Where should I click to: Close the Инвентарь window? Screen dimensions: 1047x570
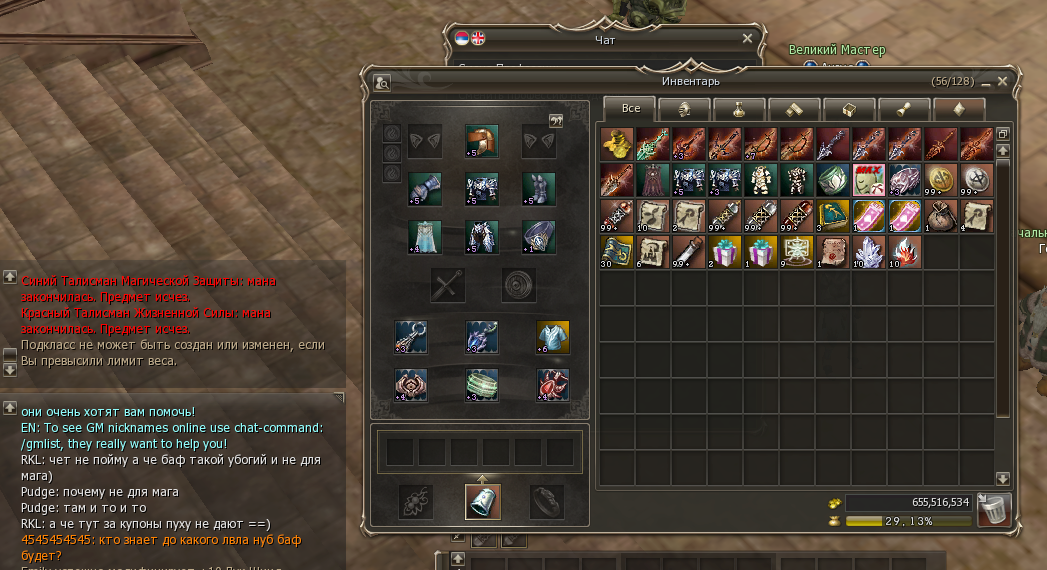click(1002, 81)
